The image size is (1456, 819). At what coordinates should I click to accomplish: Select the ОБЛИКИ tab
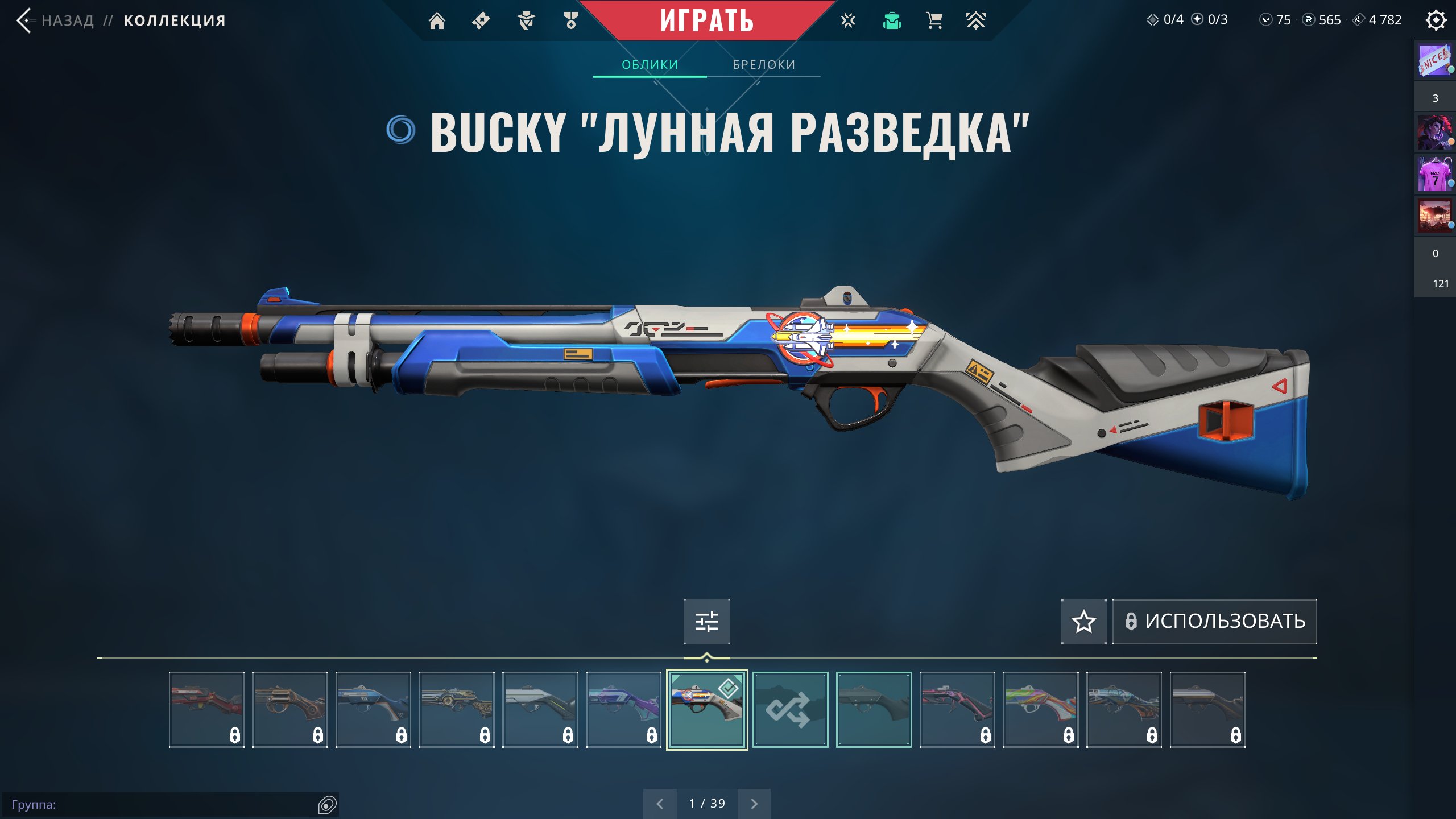click(650, 65)
